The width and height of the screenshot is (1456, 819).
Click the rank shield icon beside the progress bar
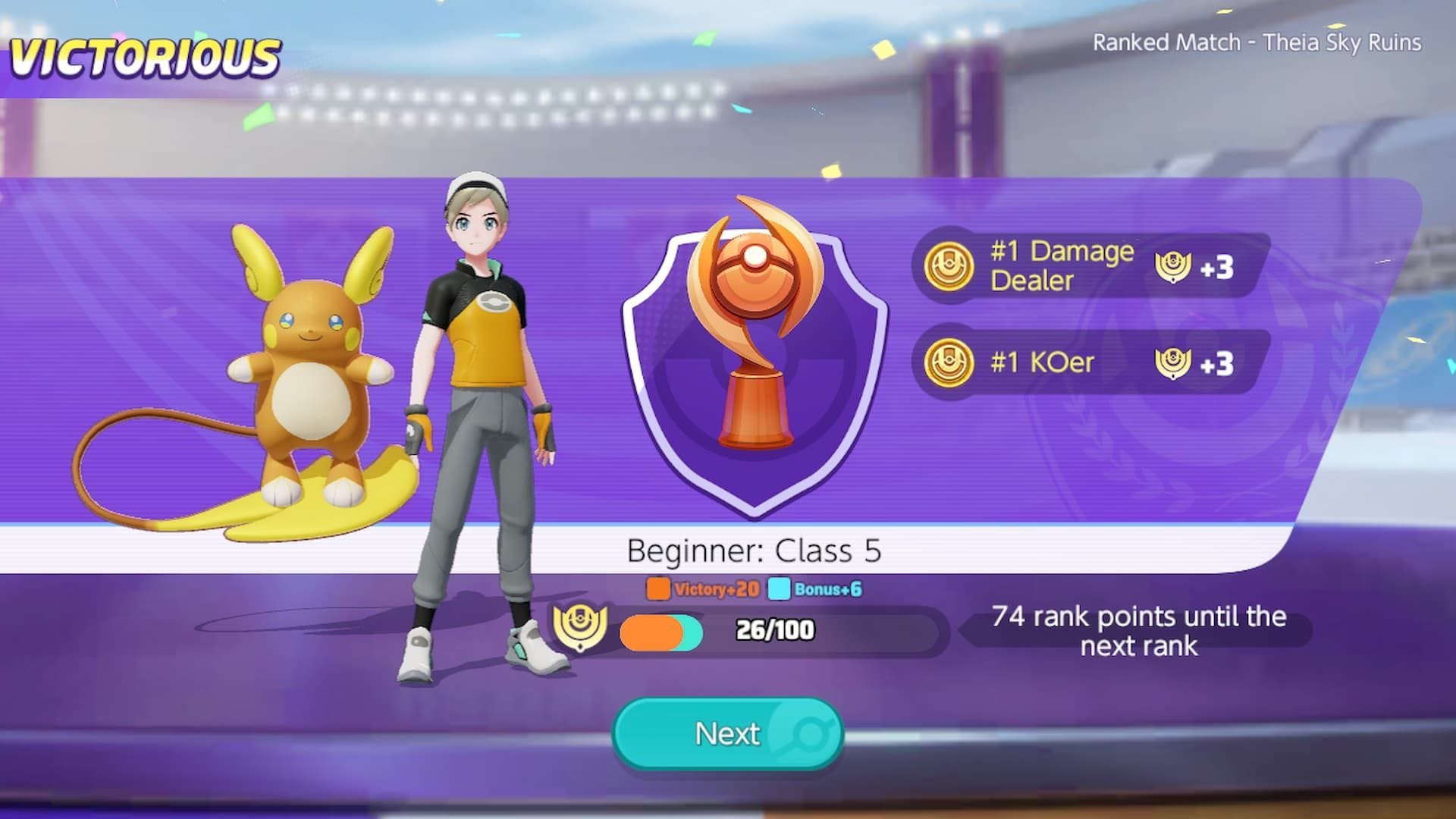(581, 627)
